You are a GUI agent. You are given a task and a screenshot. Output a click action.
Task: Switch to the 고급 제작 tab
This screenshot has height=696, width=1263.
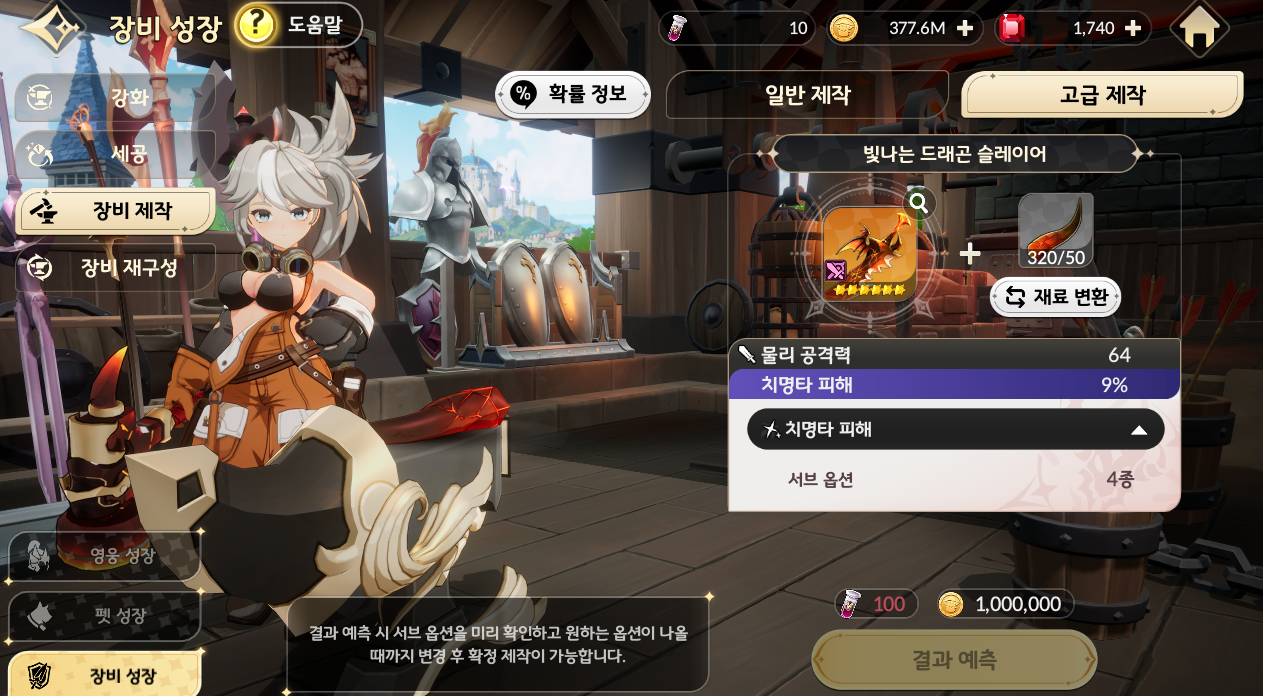pyautogui.click(x=1101, y=95)
